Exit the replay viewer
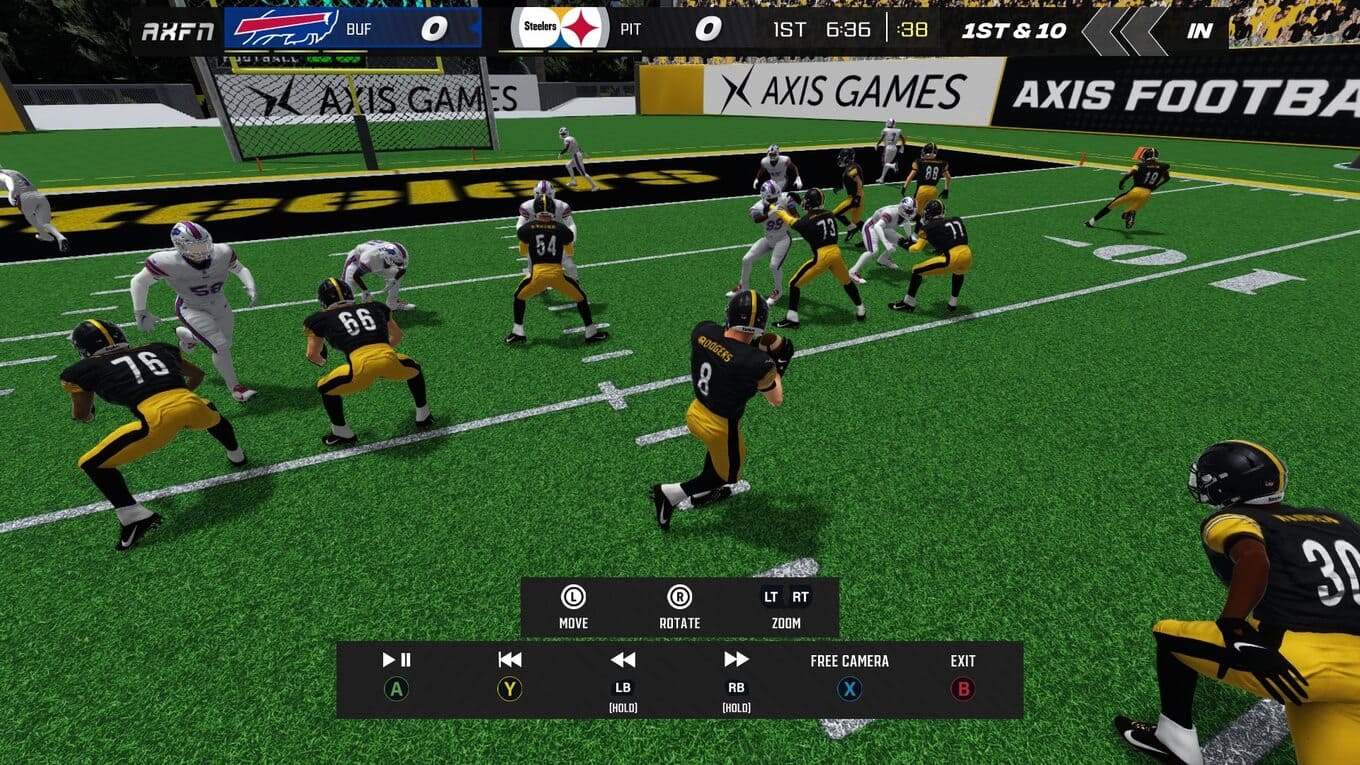 [x=962, y=675]
